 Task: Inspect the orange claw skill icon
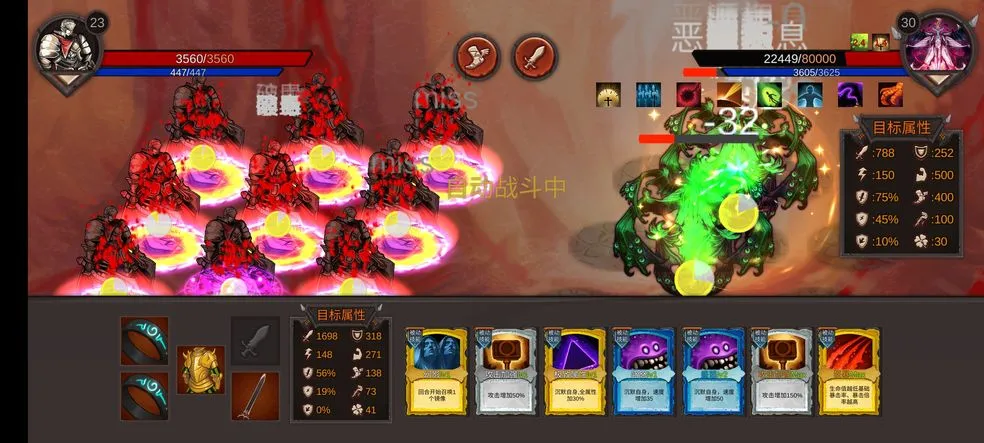[891, 95]
